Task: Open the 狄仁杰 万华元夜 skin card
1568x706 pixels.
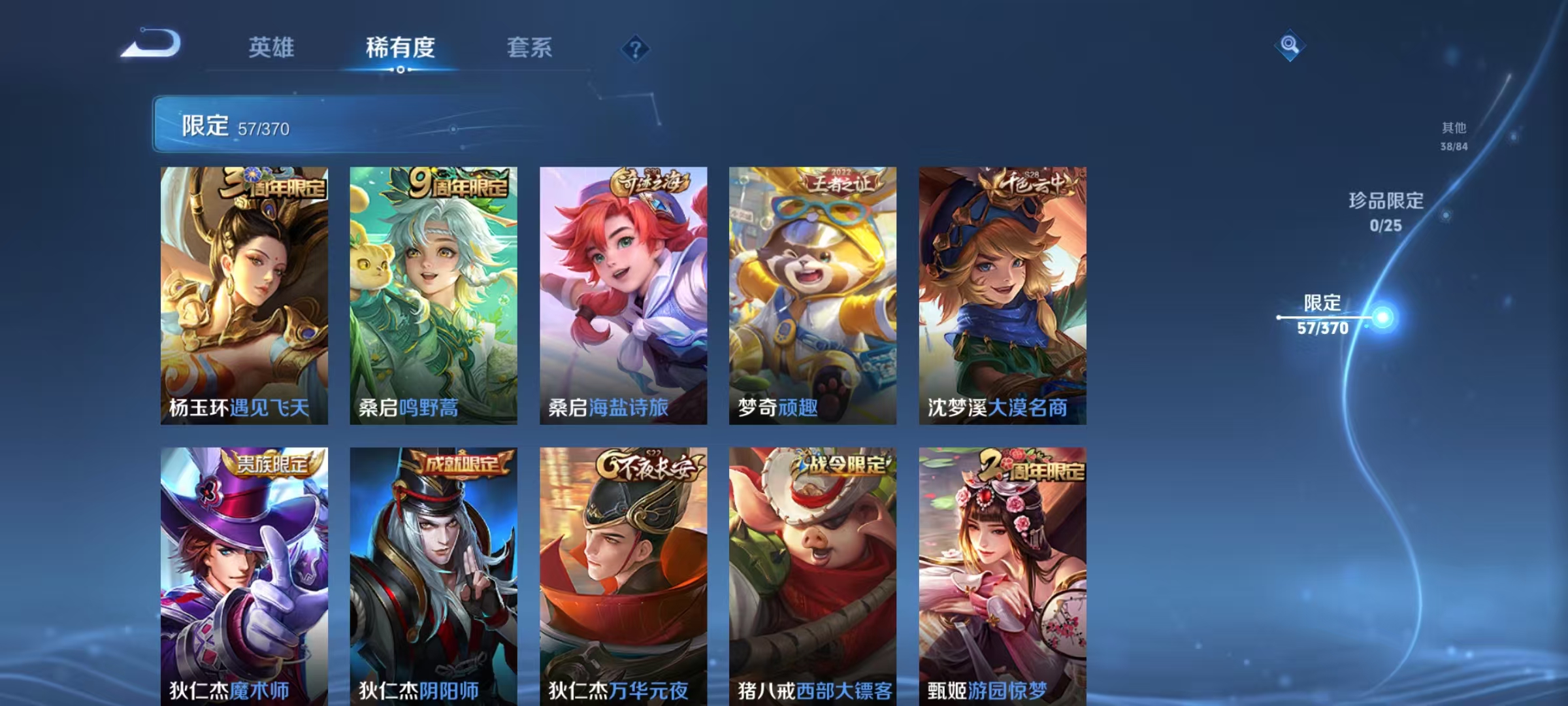Action: click(624, 575)
